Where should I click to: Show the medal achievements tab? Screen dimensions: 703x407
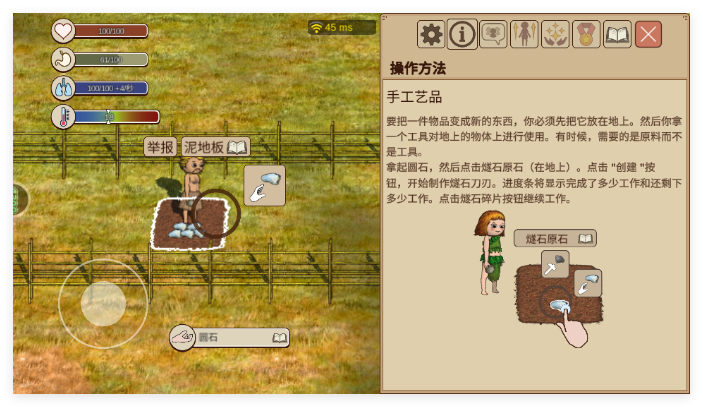pyautogui.click(x=586, y=35)
